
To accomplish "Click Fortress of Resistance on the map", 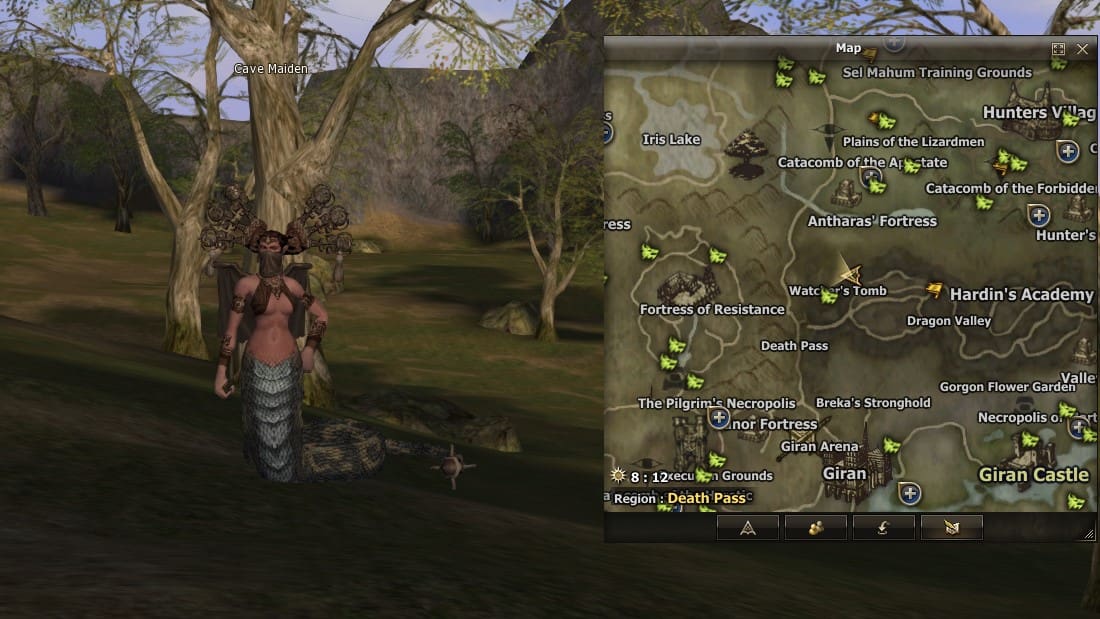I will coord(712,310).
